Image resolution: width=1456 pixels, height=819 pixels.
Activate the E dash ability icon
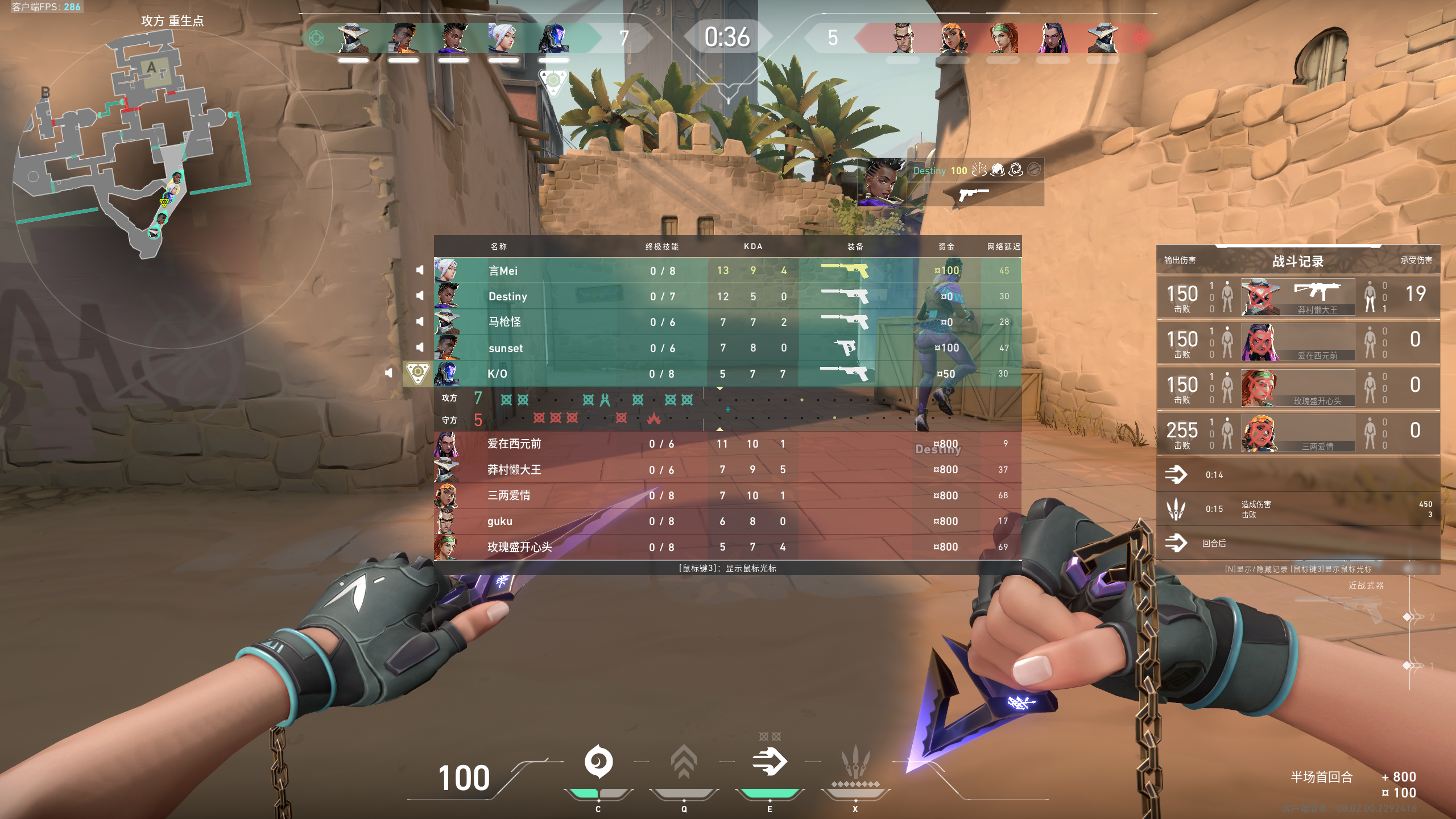(x=769, y=762)
